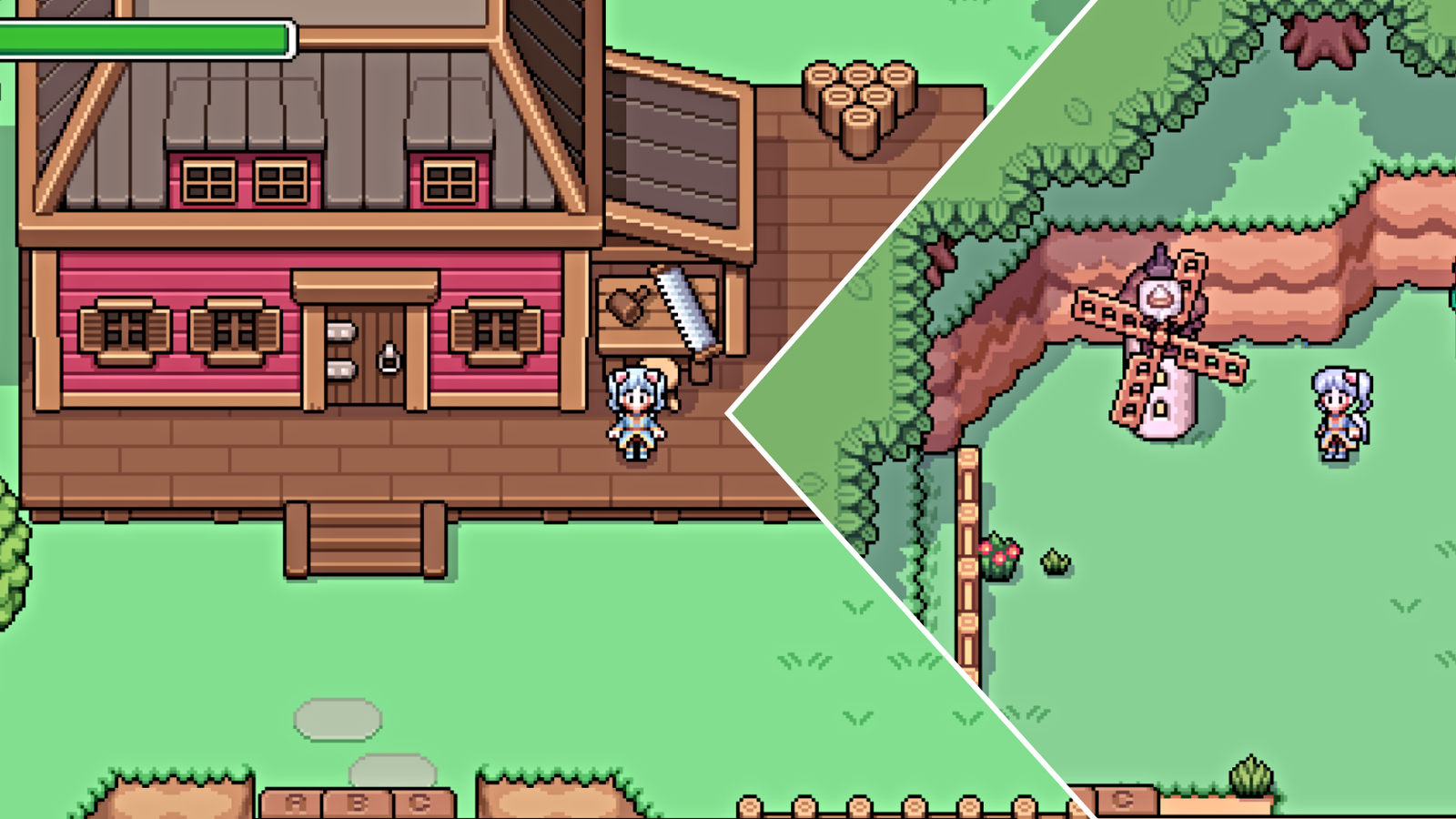The image size is (1456, 819).
Task: Switch to the C sign tab
Action: (420, 801)
